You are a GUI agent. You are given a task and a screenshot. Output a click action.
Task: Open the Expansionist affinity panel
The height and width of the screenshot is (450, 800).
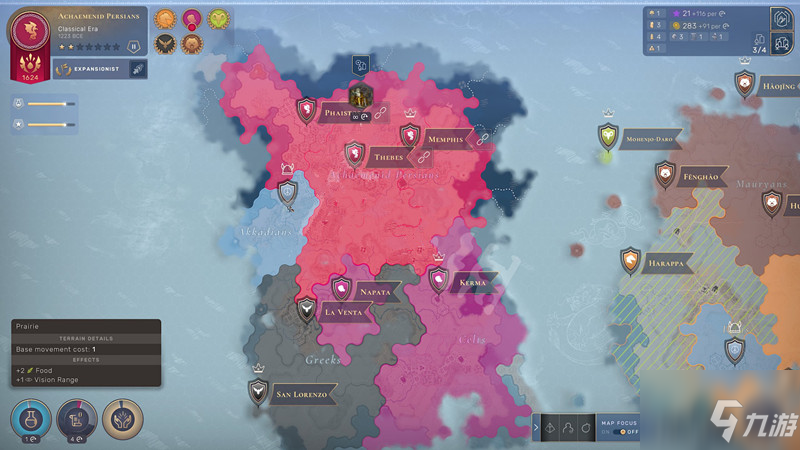(x=92, y=68)
